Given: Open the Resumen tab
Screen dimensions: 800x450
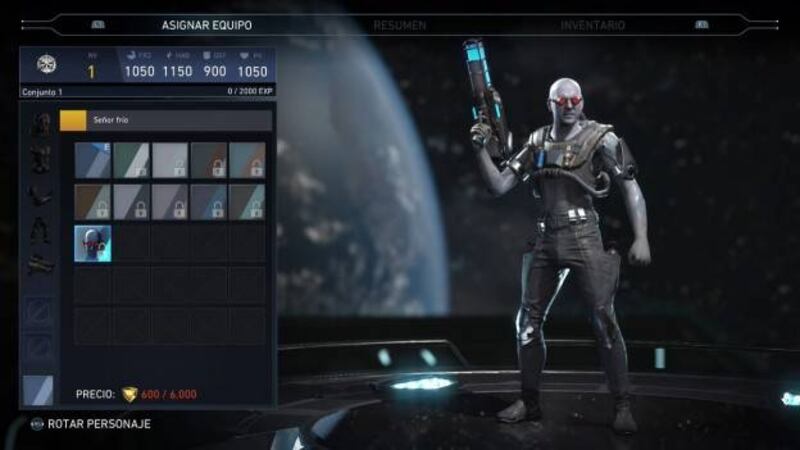Looking at the screenshot, I should 399,24.
